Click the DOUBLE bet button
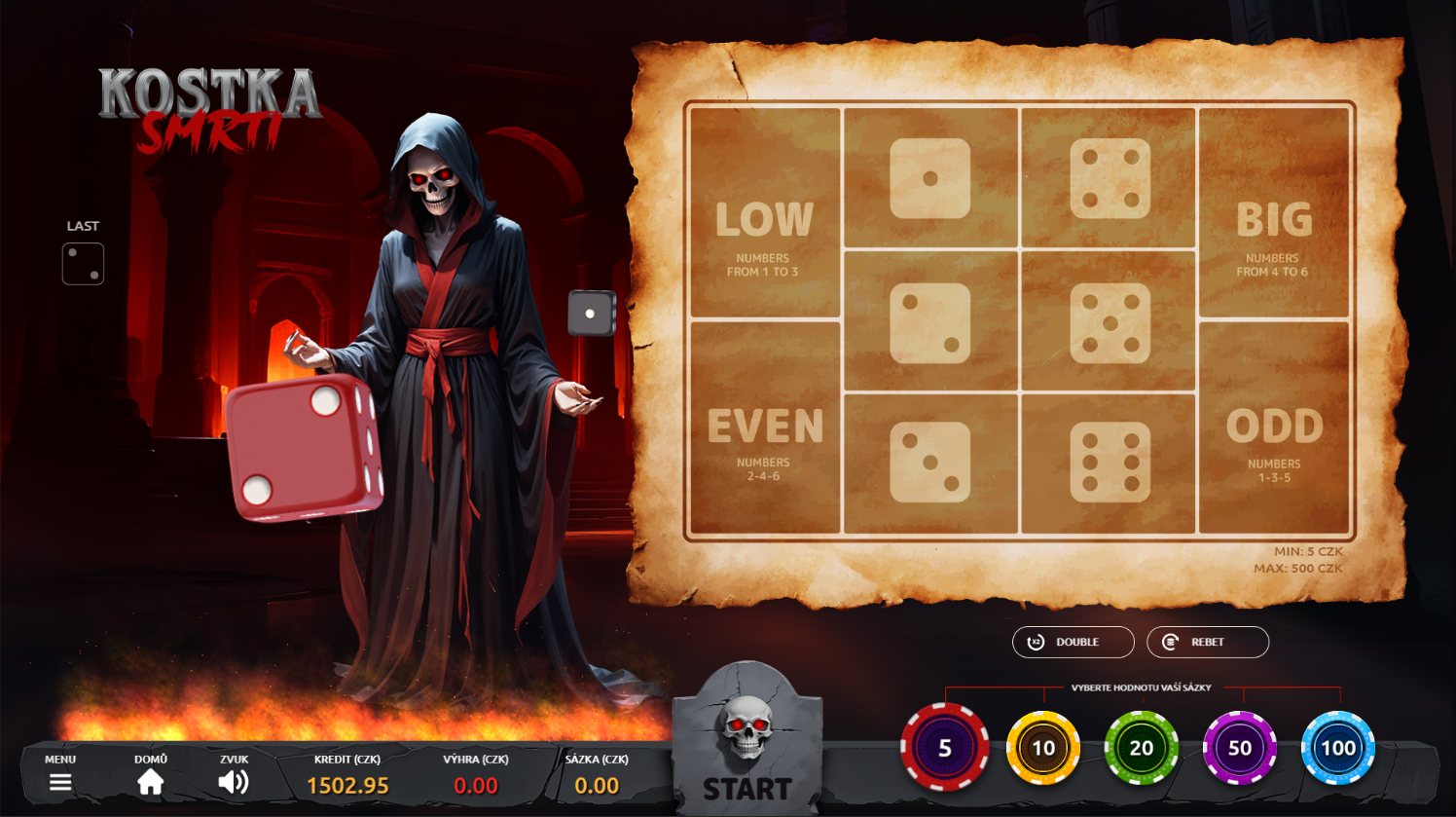Image resolution: width=1456 pixels, height=817 pixels. (x=1073, y=642)
